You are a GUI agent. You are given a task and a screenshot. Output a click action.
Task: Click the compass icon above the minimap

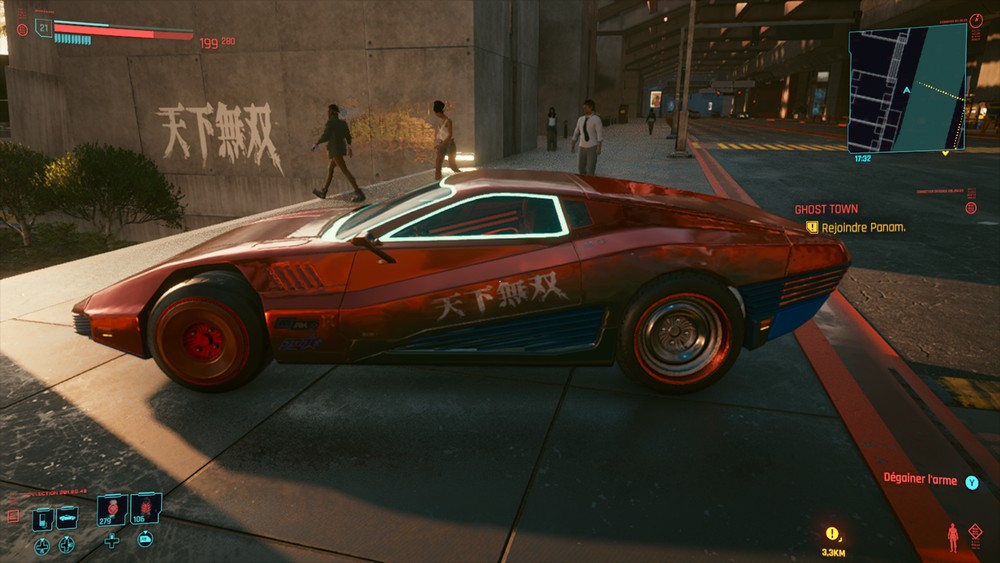click(x=976, y=20)
